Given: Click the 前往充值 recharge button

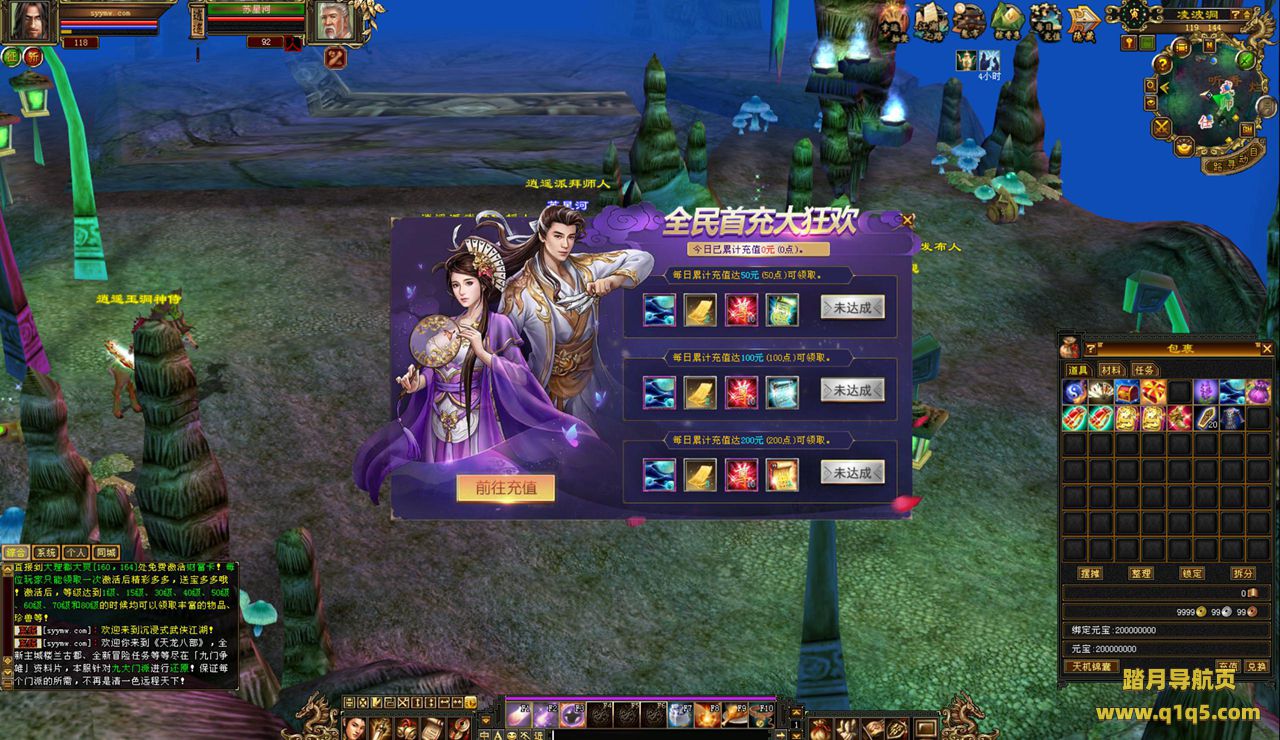Looking at the screenshot, I should (506, 488).
